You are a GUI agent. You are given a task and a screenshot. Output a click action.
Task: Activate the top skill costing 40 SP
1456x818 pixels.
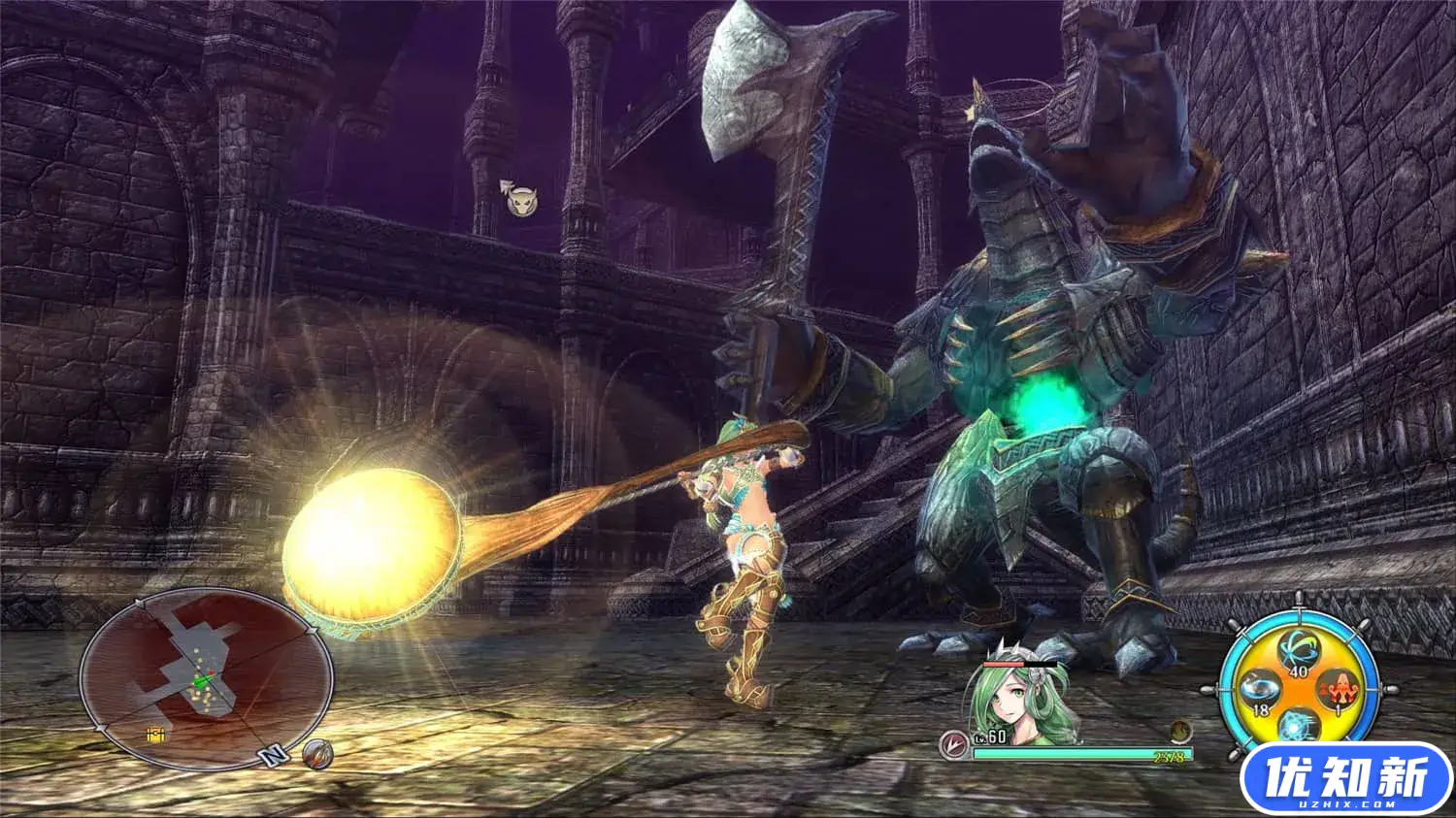coord(1297,650)
